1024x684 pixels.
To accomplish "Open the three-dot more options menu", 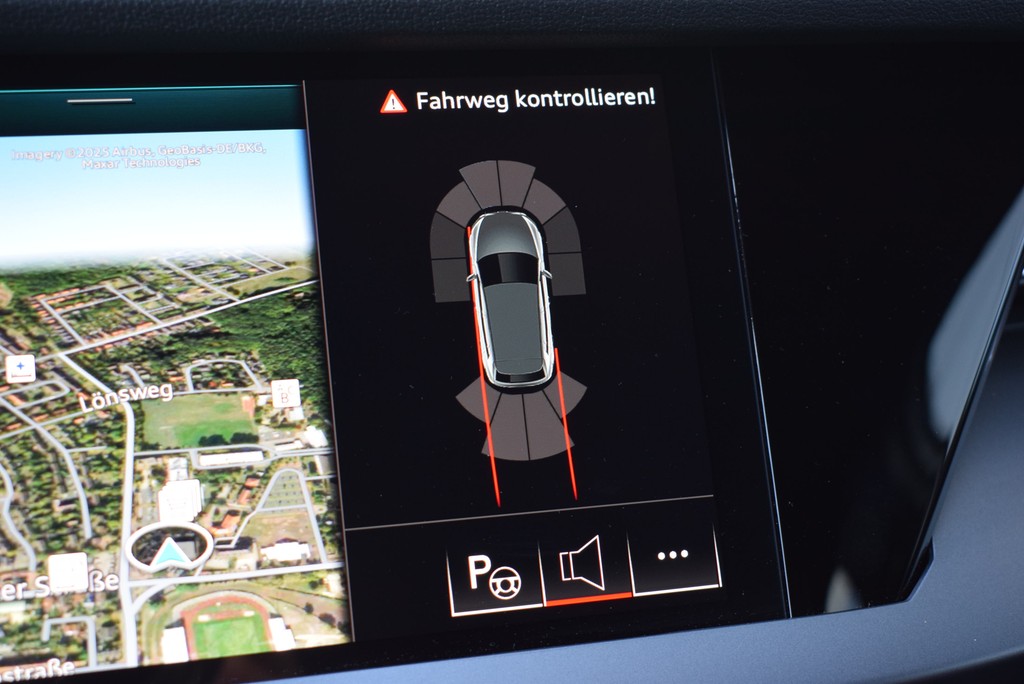I will [x=673, y=555].
